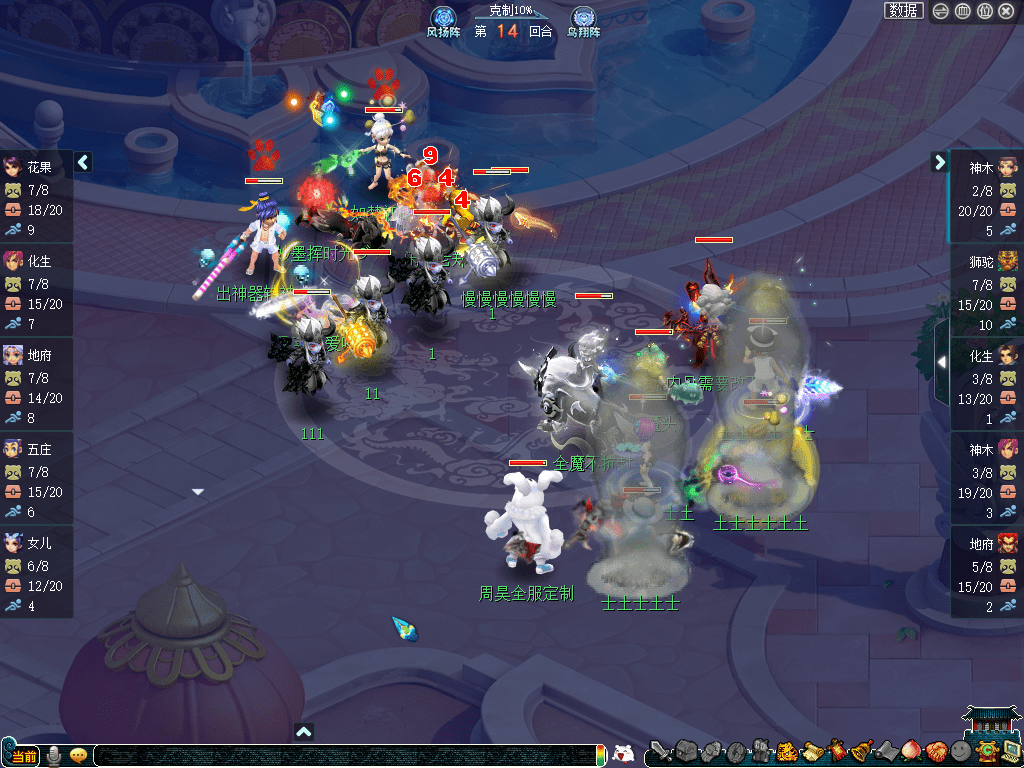Select 花果 in the left team list
Viewport: 1024px width, 768px height.
(37, 166)
